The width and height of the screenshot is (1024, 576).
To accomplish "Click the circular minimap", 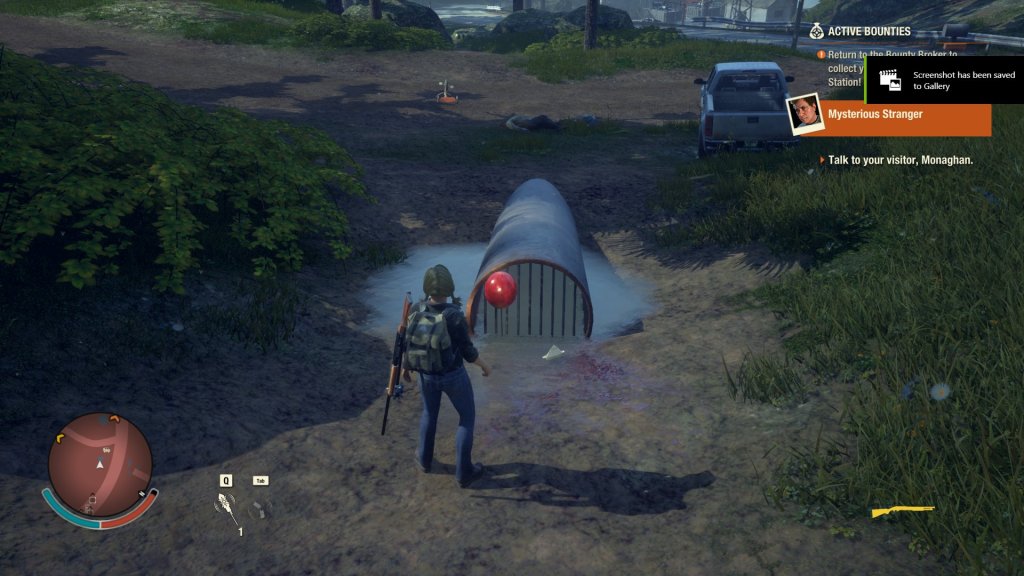I will click(100, 465).
